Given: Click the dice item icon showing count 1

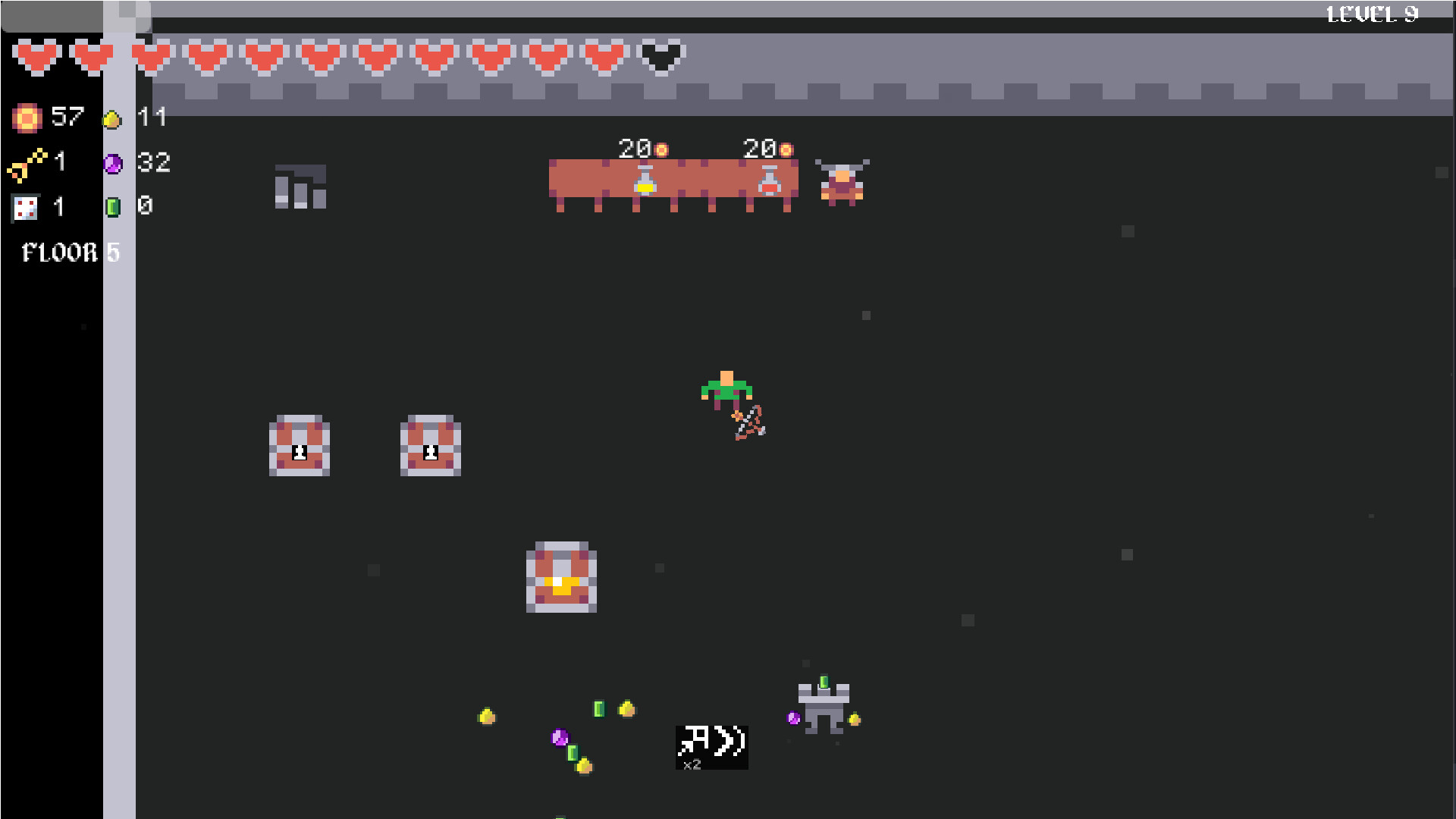Looking at the screenshot, I should 24,208.
